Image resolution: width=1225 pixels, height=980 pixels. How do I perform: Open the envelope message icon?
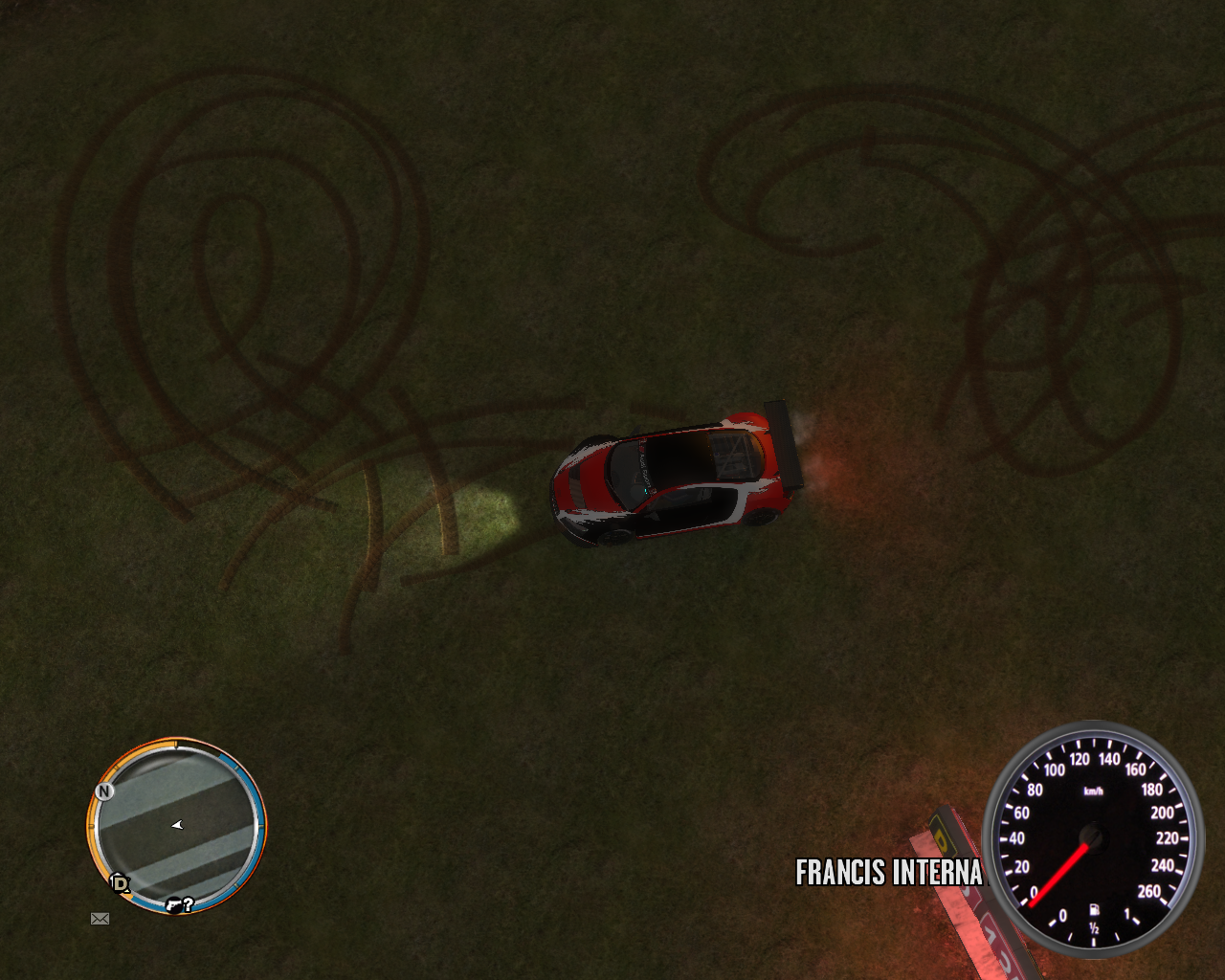pyautogui.click(x=100, y=919)
